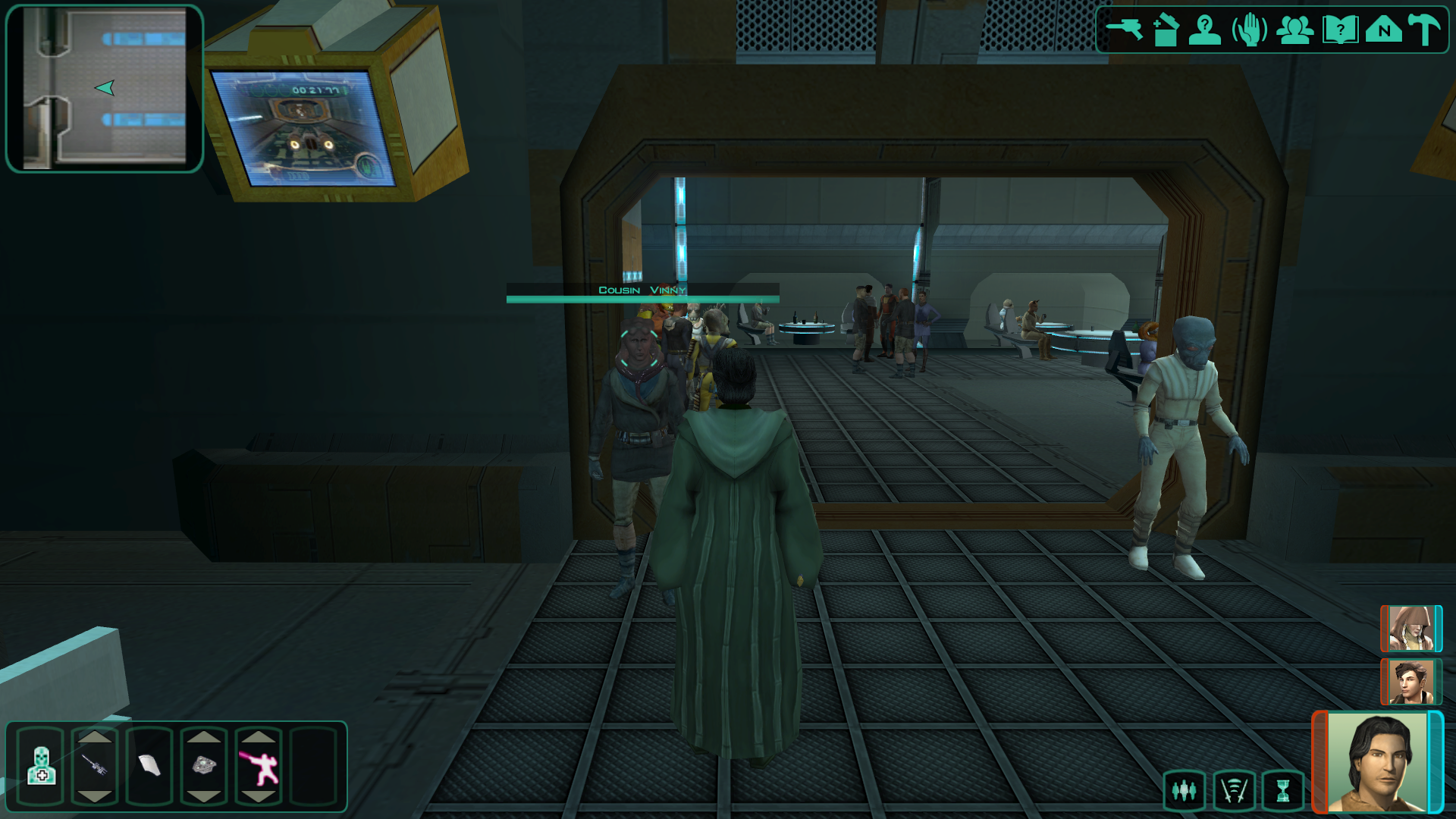Open the options hammer icon
The image size is (1456, 819).
tap(1424, 30)
